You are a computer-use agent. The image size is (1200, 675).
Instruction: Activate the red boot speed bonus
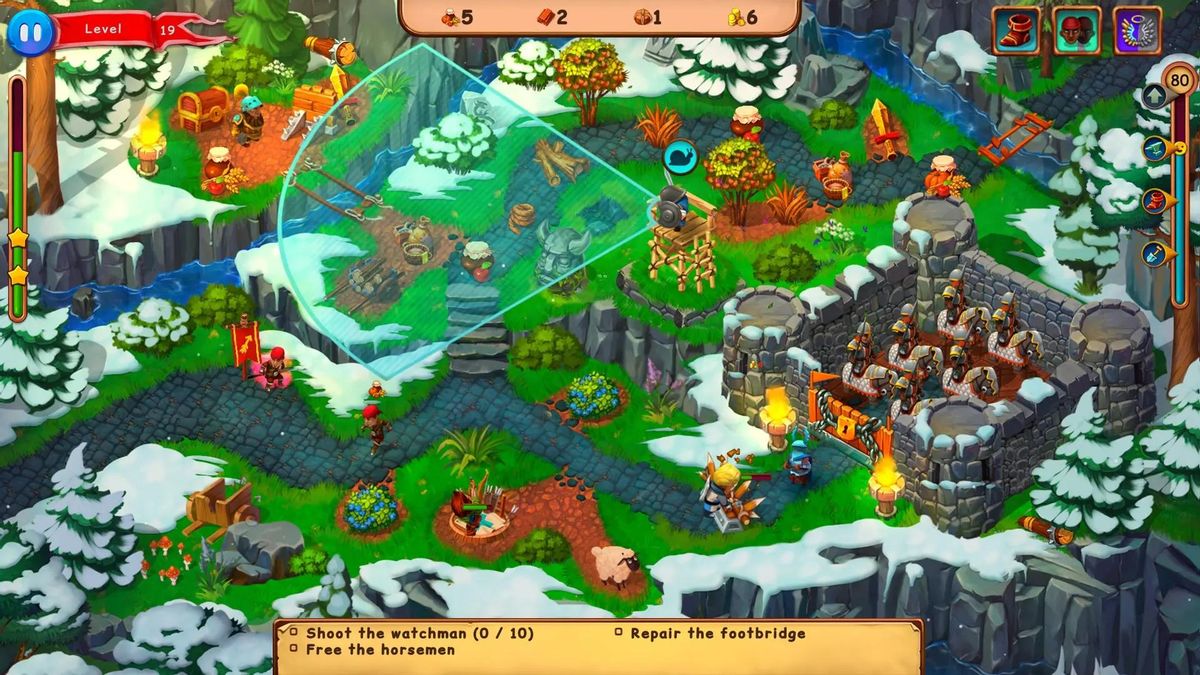(x=1016, y=30)
